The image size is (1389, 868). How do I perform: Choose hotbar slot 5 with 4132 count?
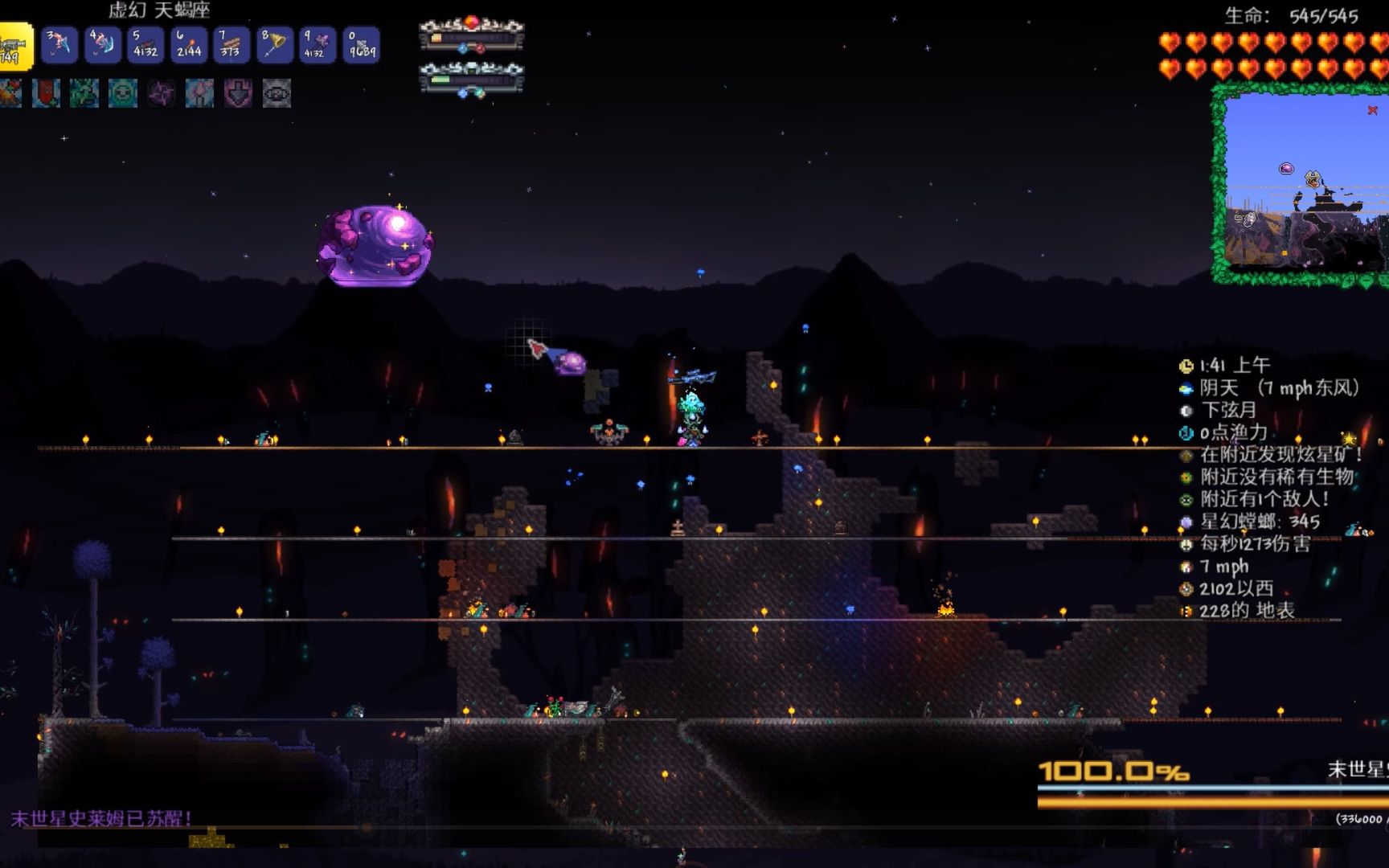[x=145, y=45]
